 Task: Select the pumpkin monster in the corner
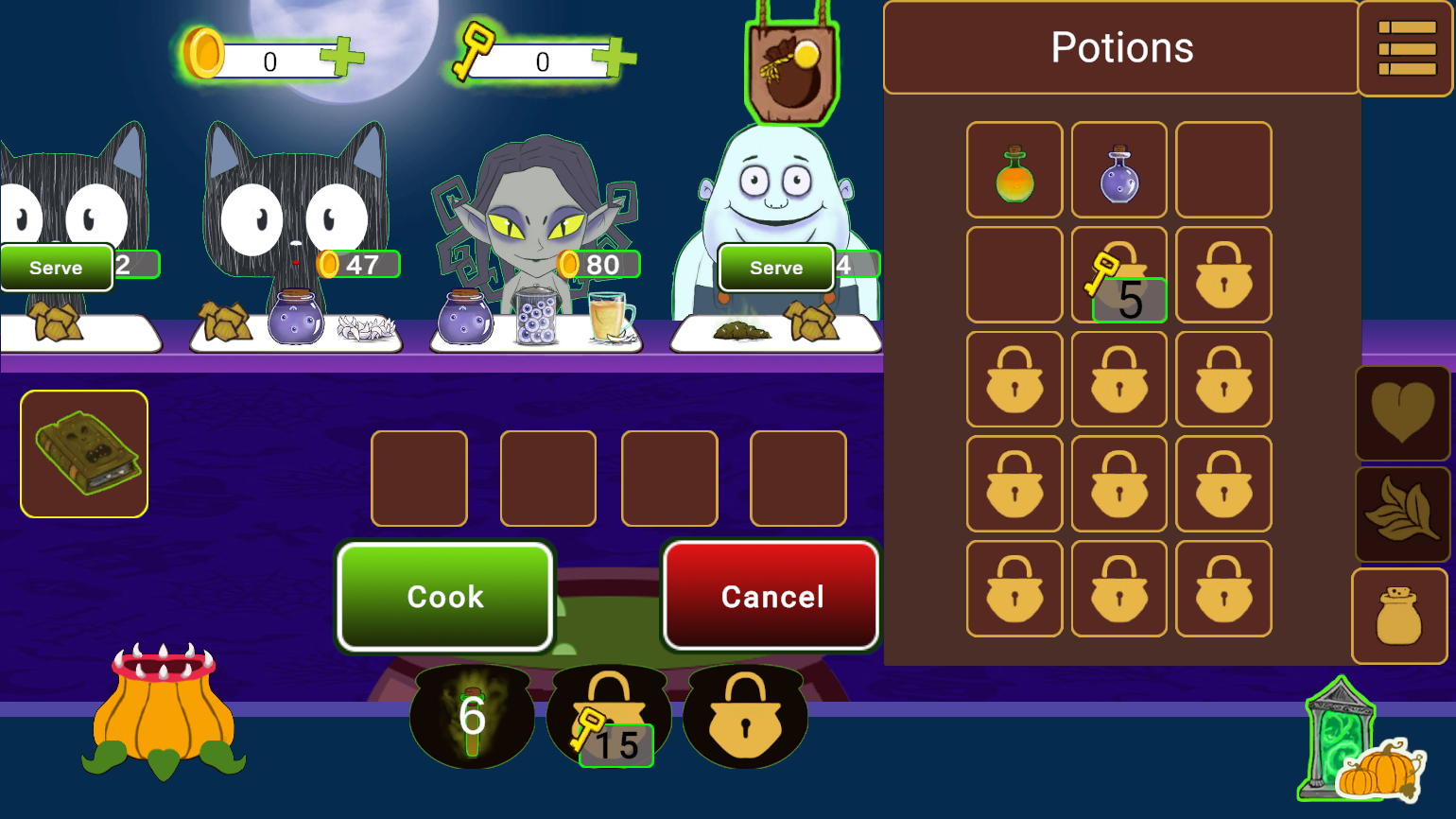(163, 728)
